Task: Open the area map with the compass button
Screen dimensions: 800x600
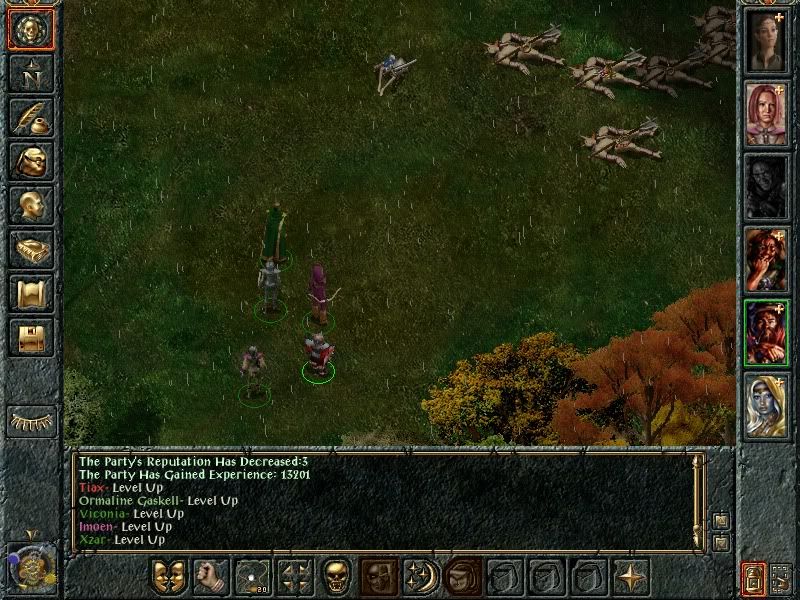Action: (30, 73)
